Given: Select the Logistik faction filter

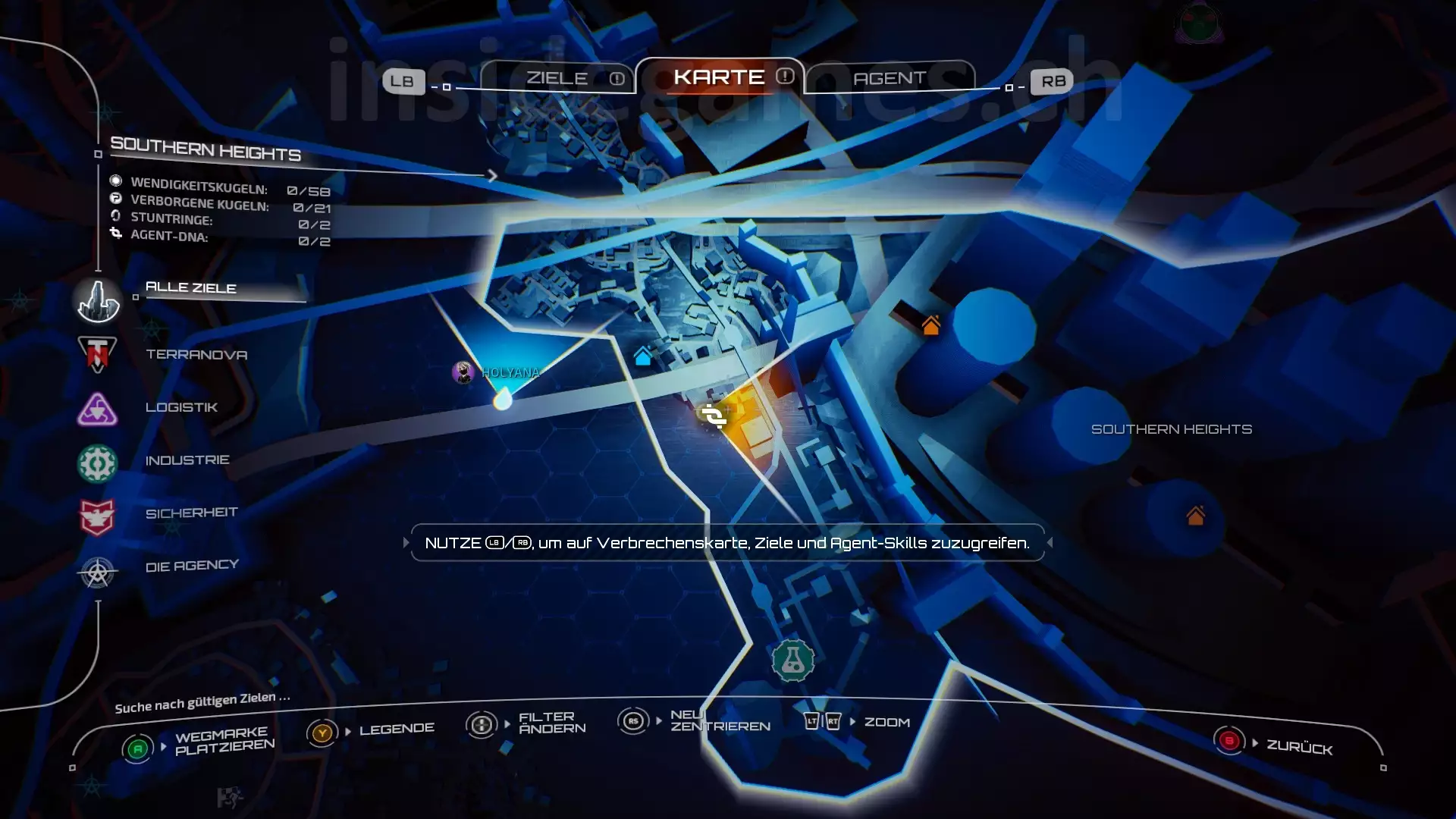Looking at the screenshot, I should pyautogui.click(x=181, y=407).
